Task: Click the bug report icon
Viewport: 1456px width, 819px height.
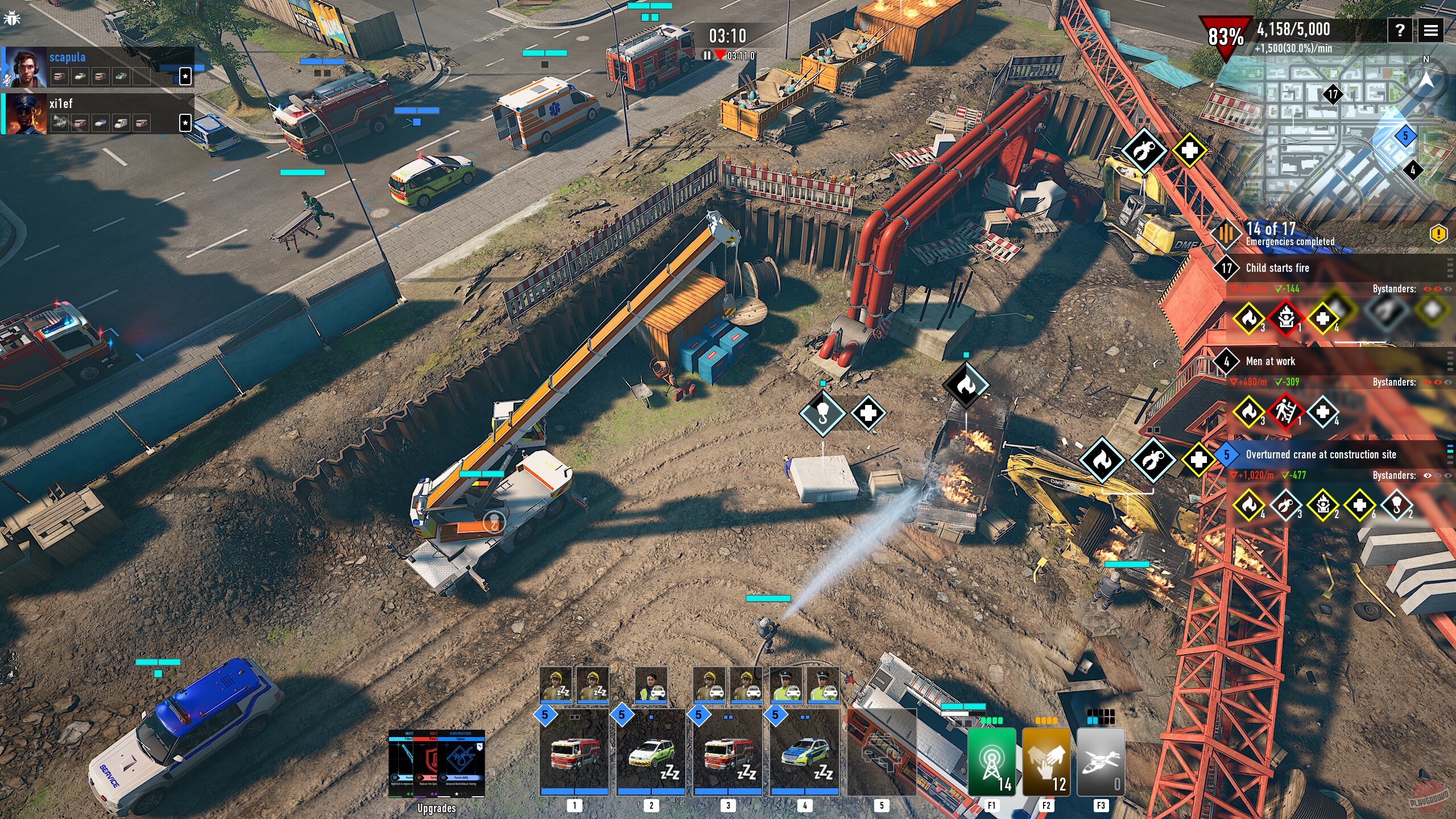Action: 11,19
